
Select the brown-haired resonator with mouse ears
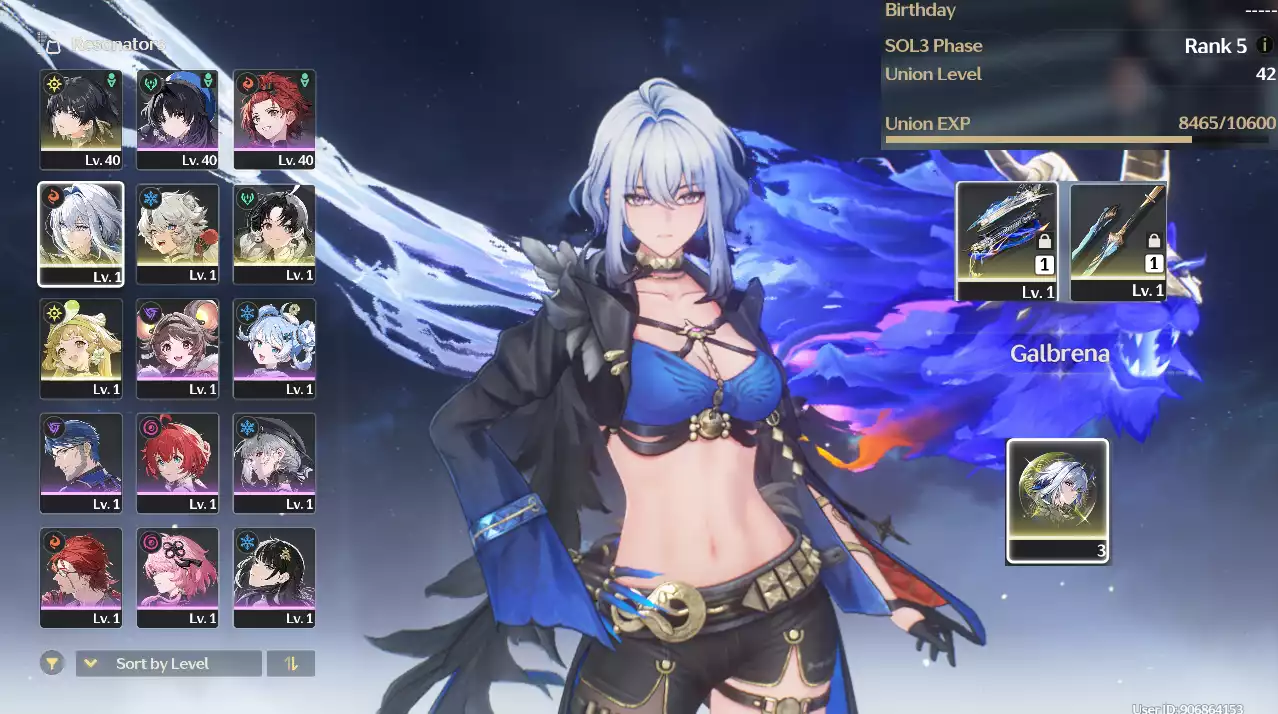click(x=177, y=348)
